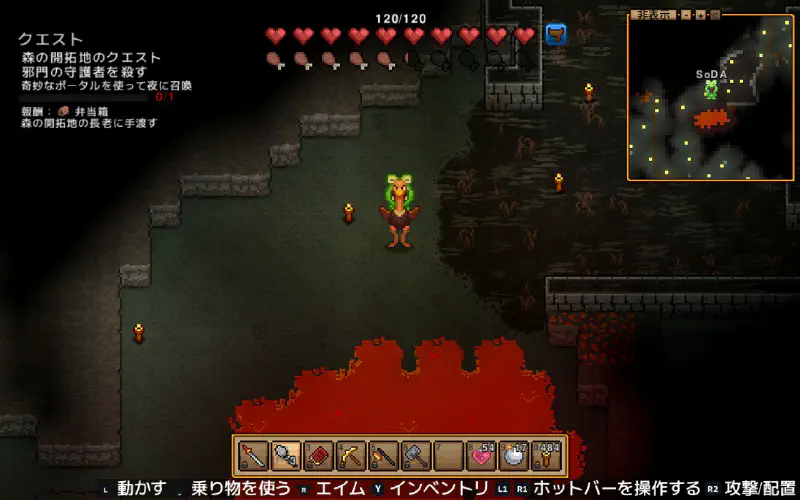800x500 pixels.
Task: Select the pink heart item slot
Action: tap(480, 456)
